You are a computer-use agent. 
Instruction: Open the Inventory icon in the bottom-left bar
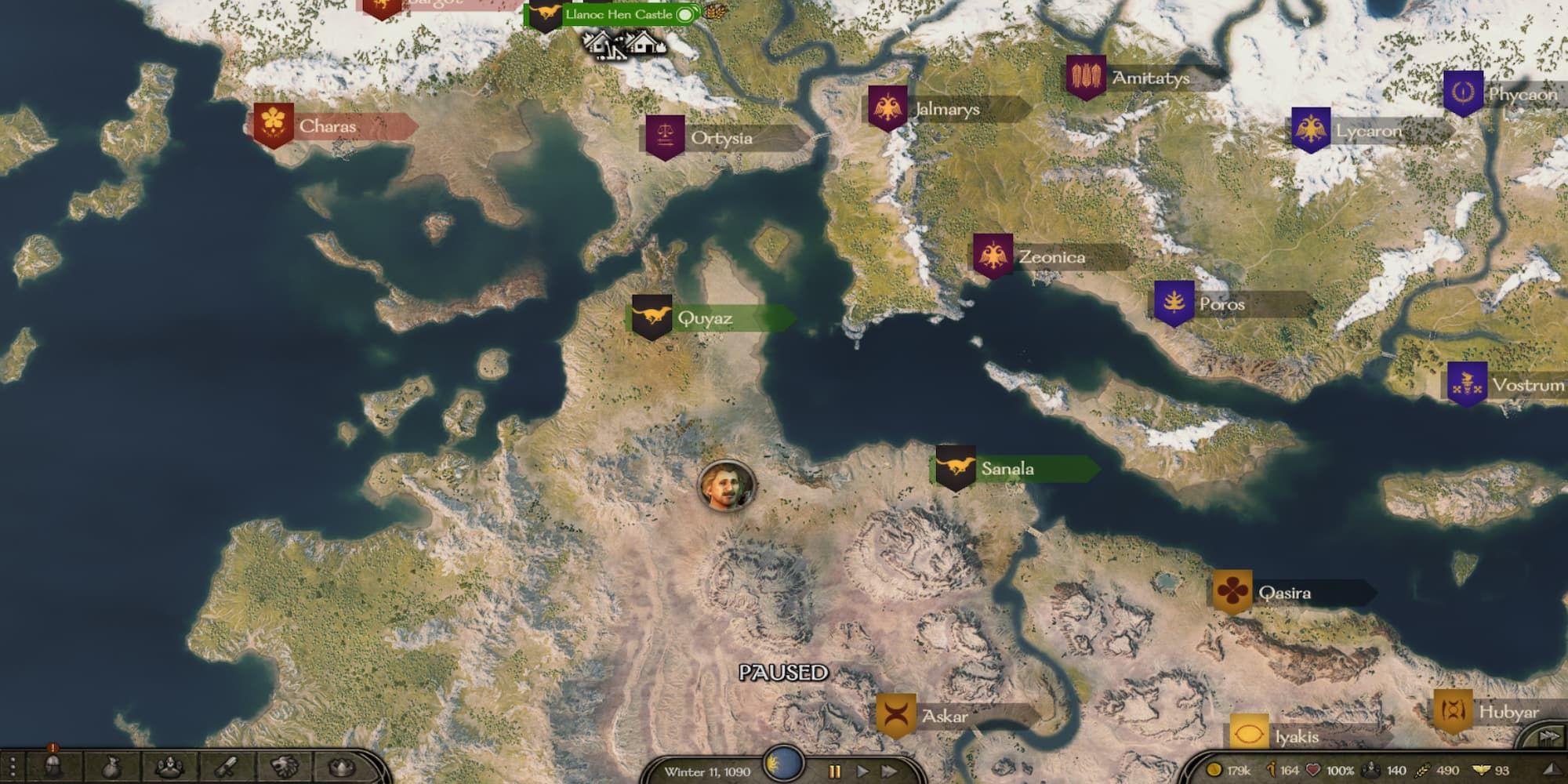click(111, 766)
